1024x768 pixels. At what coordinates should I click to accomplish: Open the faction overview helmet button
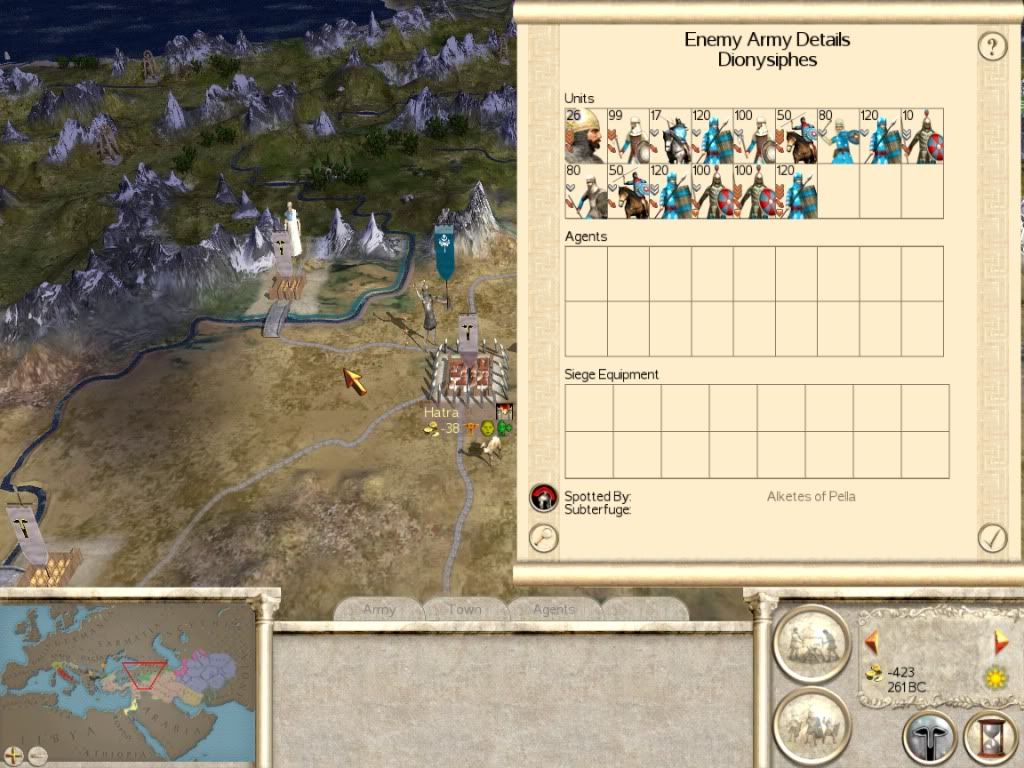coord(929,738)
